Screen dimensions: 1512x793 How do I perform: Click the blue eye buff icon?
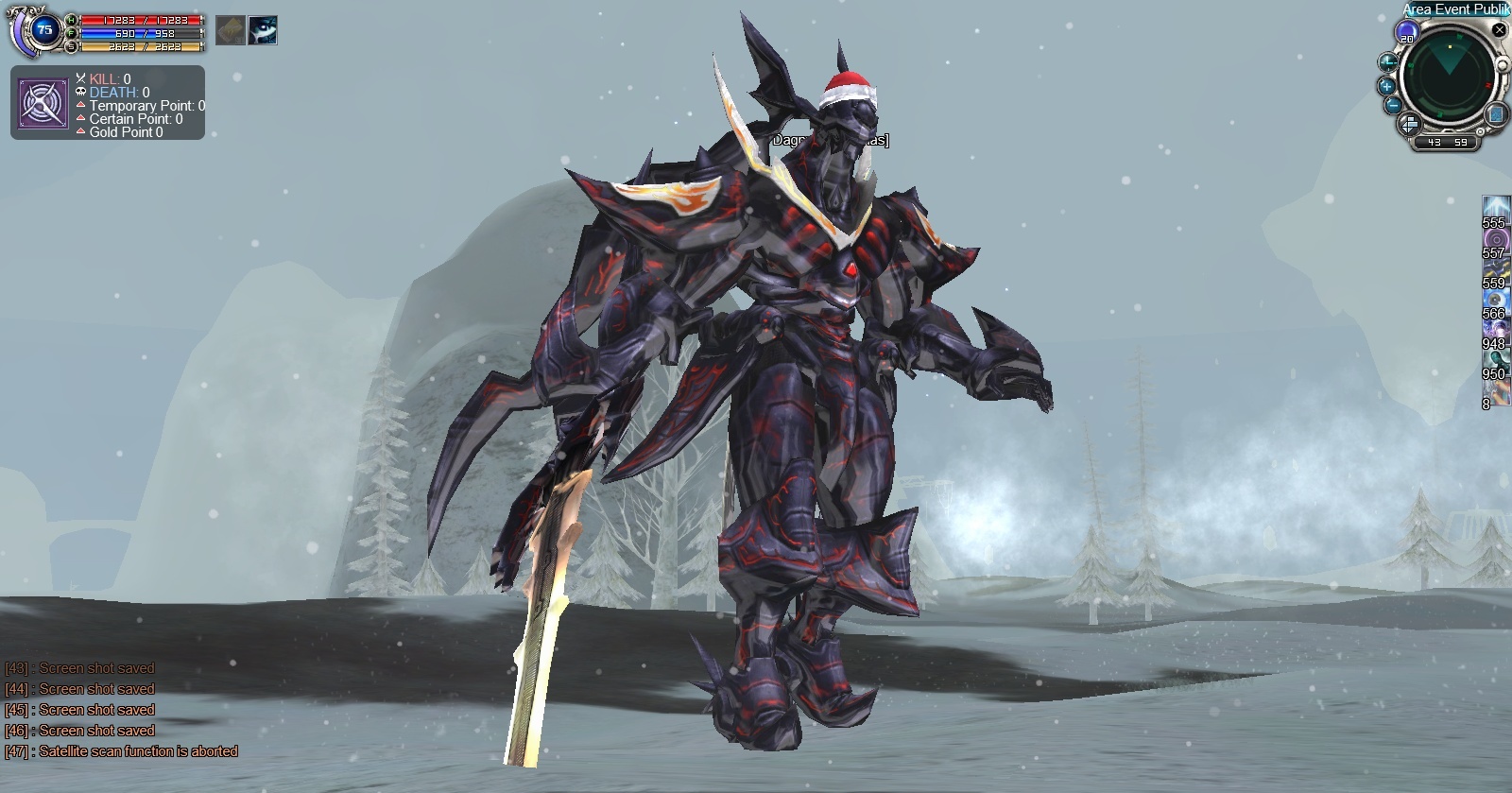(x=263, y=31)
